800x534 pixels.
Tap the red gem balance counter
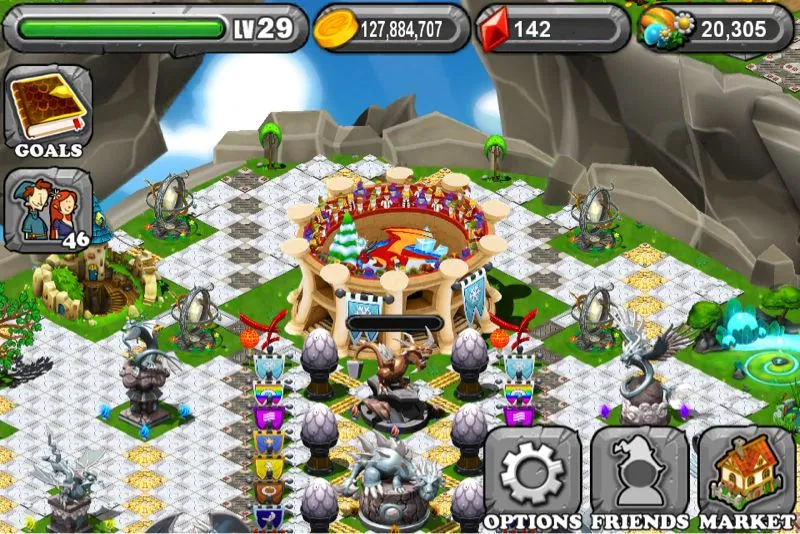click(x=549, y=29)
